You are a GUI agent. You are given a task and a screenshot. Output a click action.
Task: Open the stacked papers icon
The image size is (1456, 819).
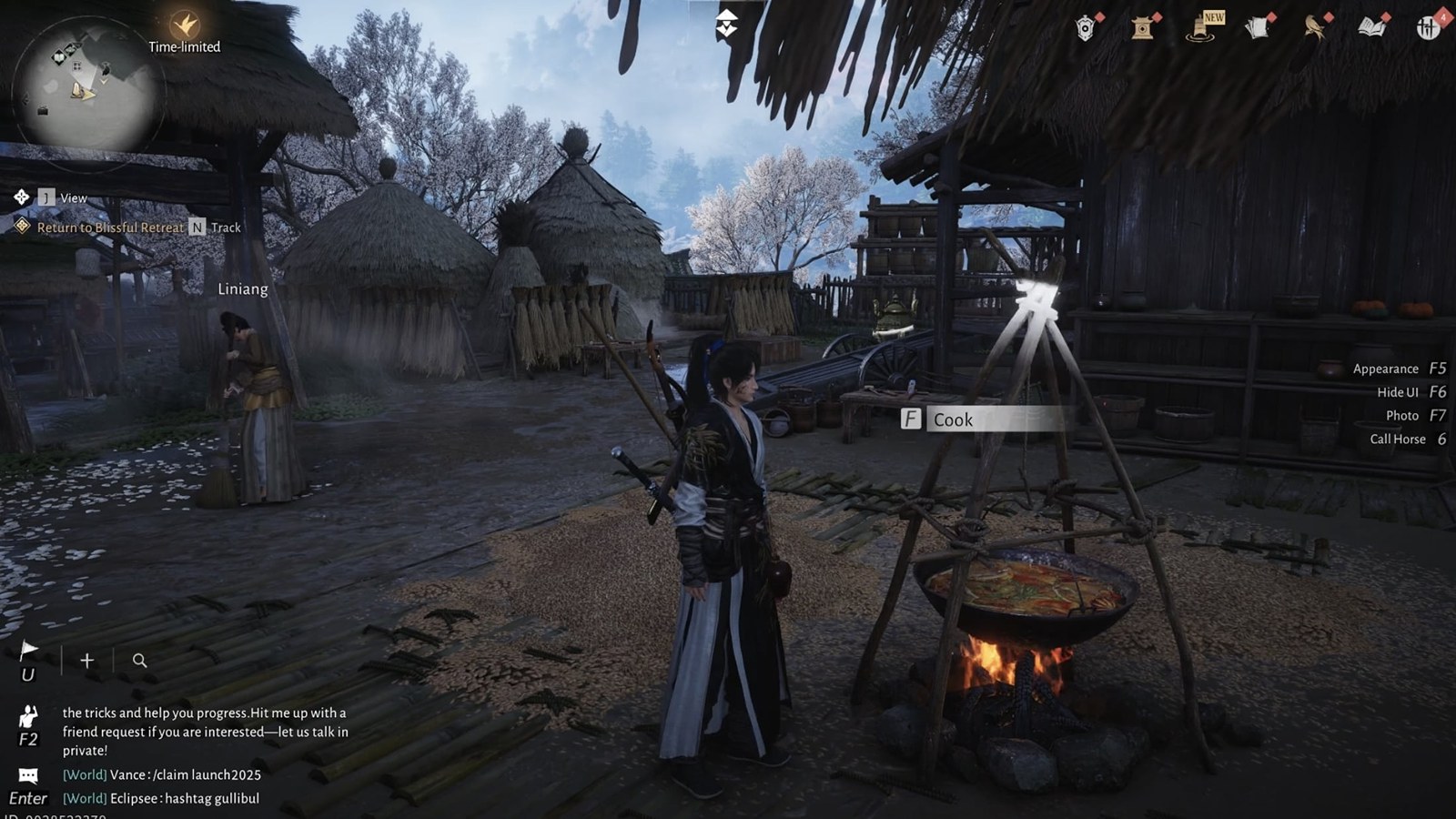[1258, 28]
